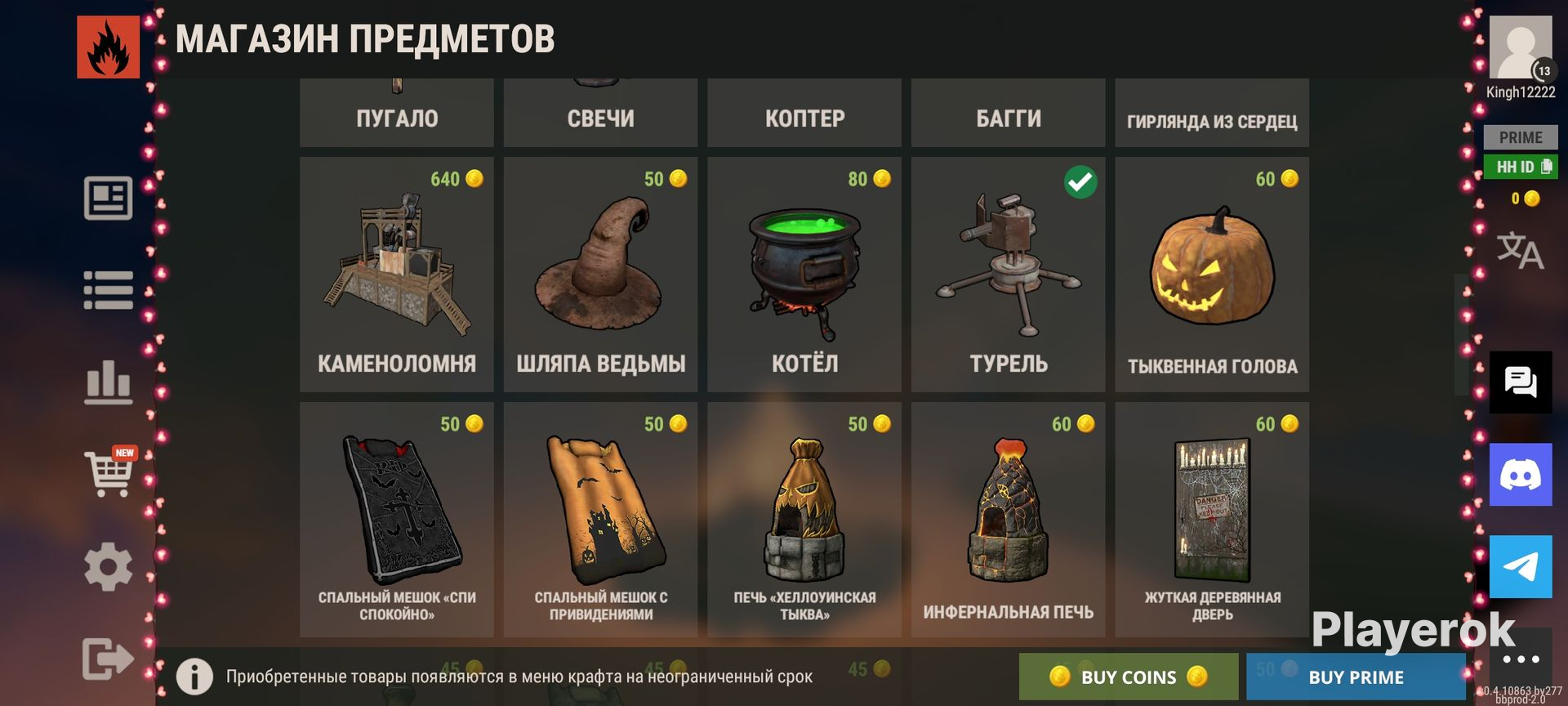Open the owned Турель turret item
This screenshot has height=706, width=1568.
(x=1008, y=275)
